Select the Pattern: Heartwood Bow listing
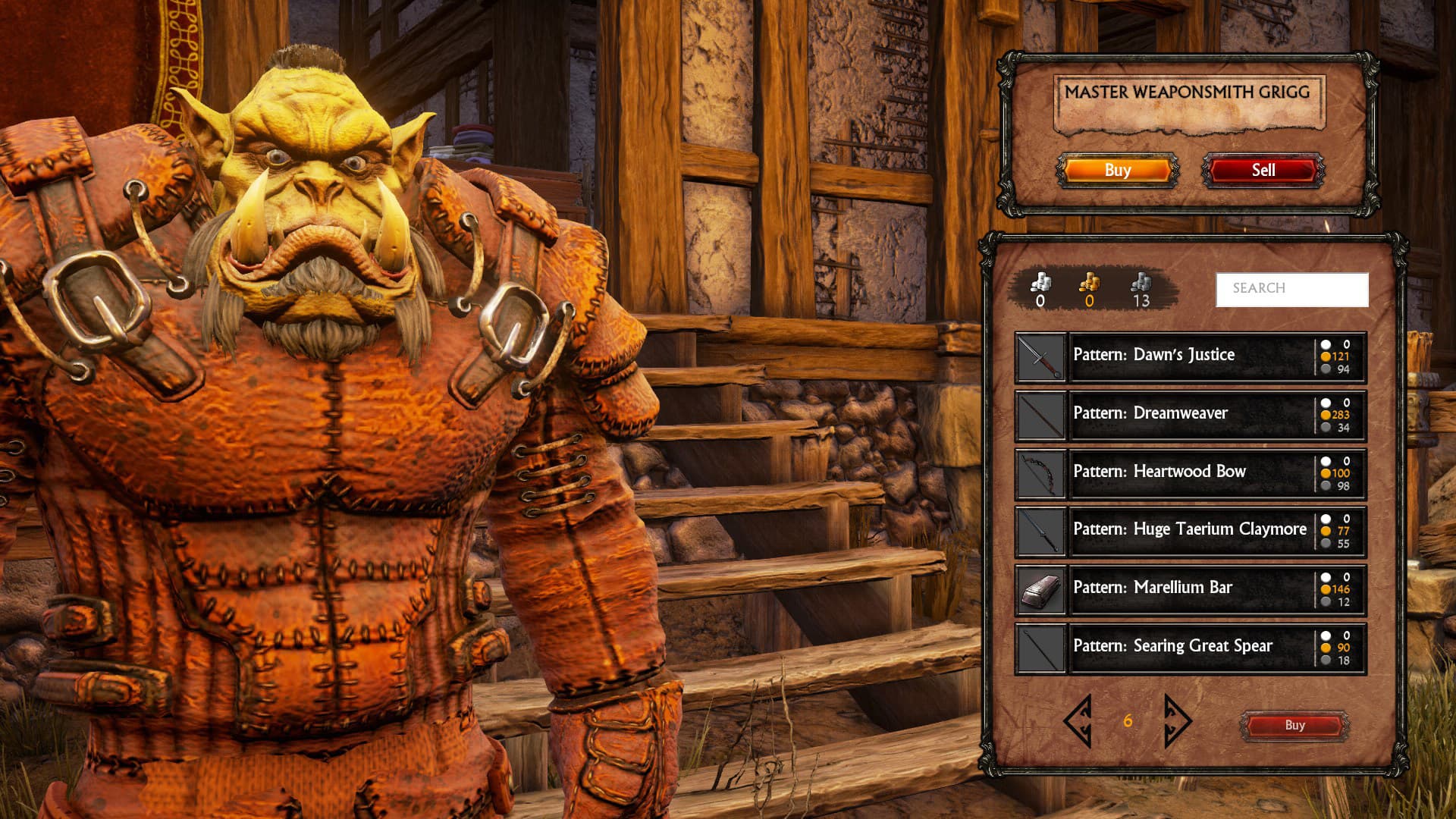1456x819 pixels. point(1213,471)
